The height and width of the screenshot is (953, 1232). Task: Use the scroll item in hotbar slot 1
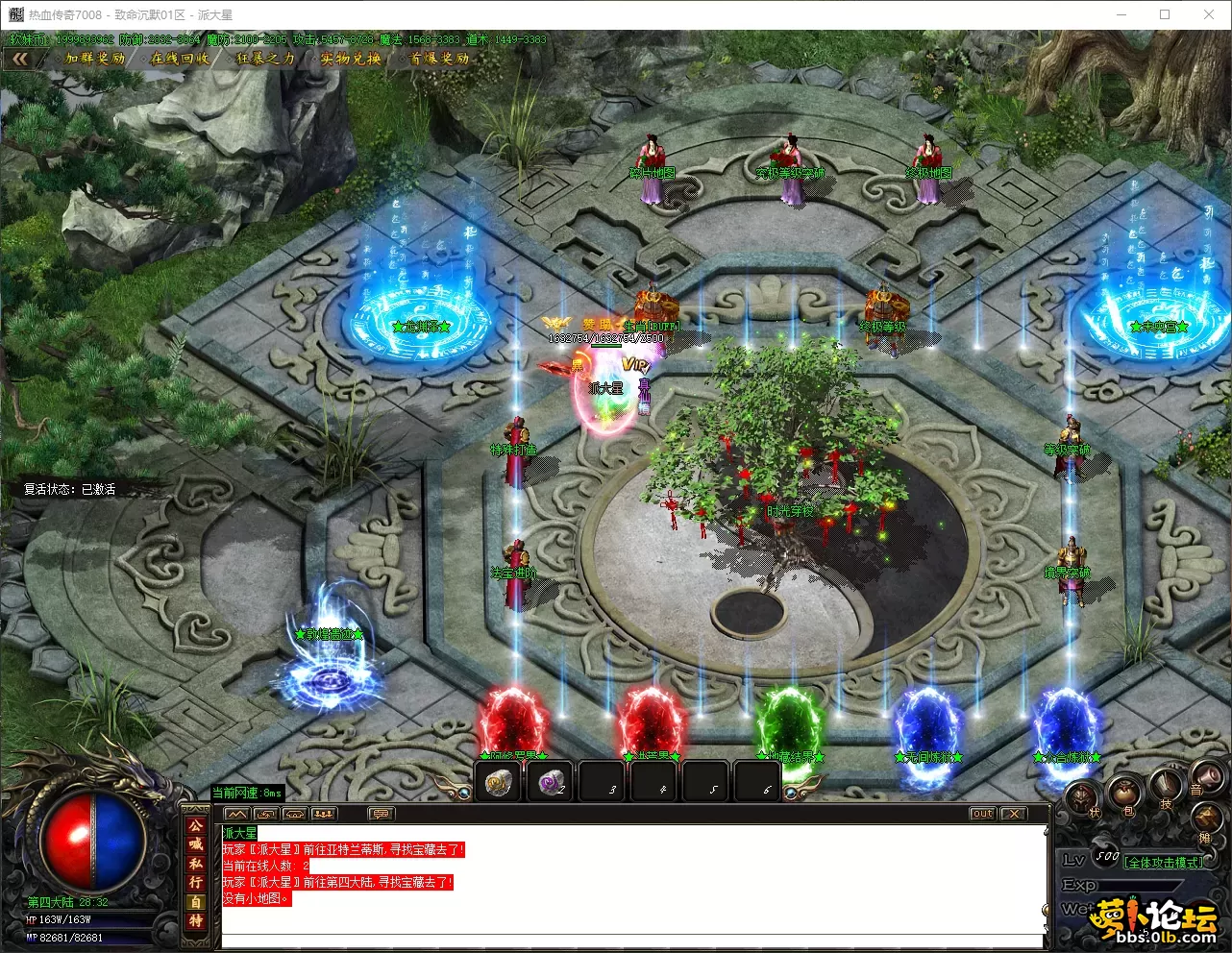click(x=498, y=783)
